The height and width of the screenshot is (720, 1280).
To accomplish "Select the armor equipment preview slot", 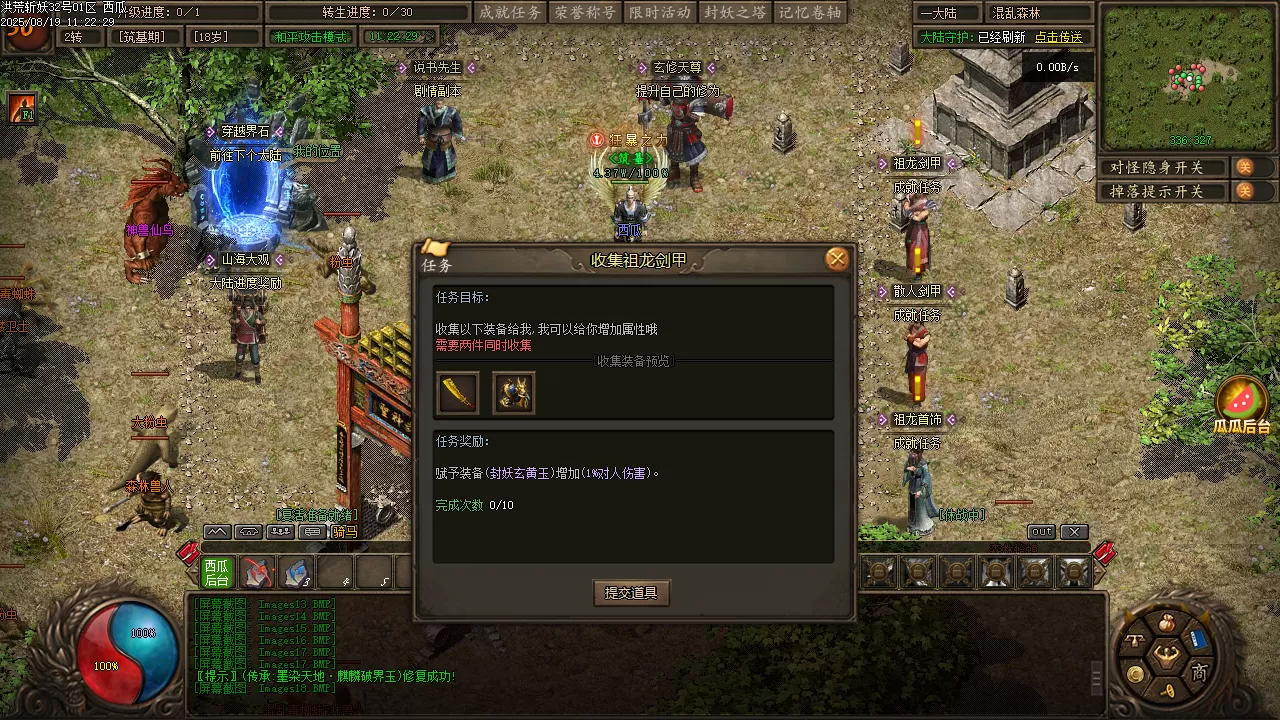I will click(x=514, y=393).
